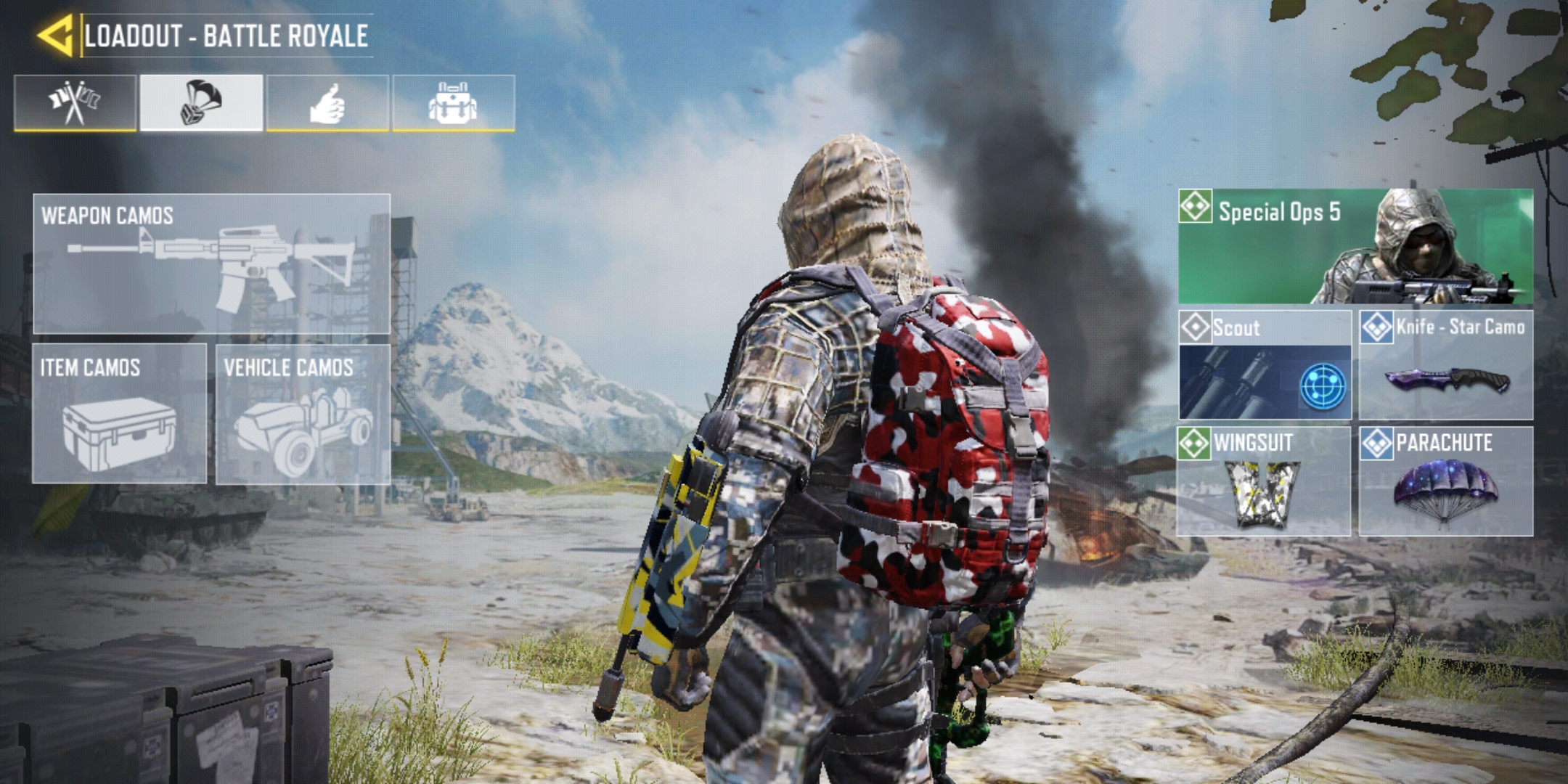Open the Parachute slot
The image size is (1568, 784).
[1446, 481]
